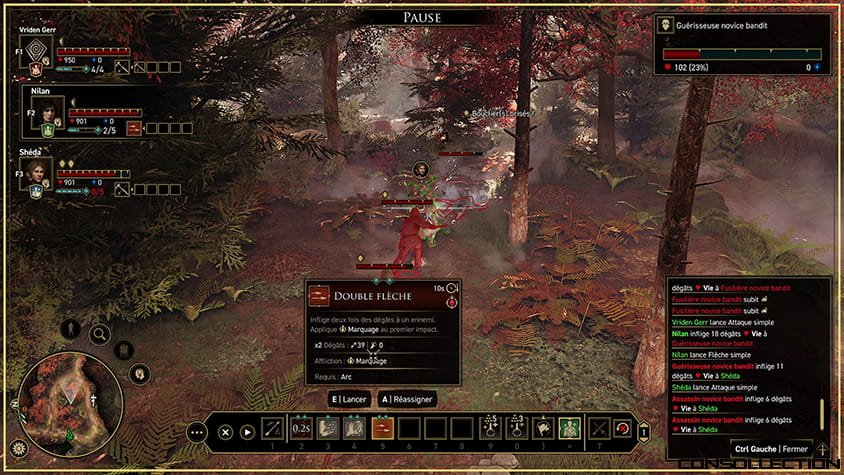This screenshot has height=475, width=844.
Task: Select the bow attack in hotbar slot 1
Action: click(x=273, y=430)
